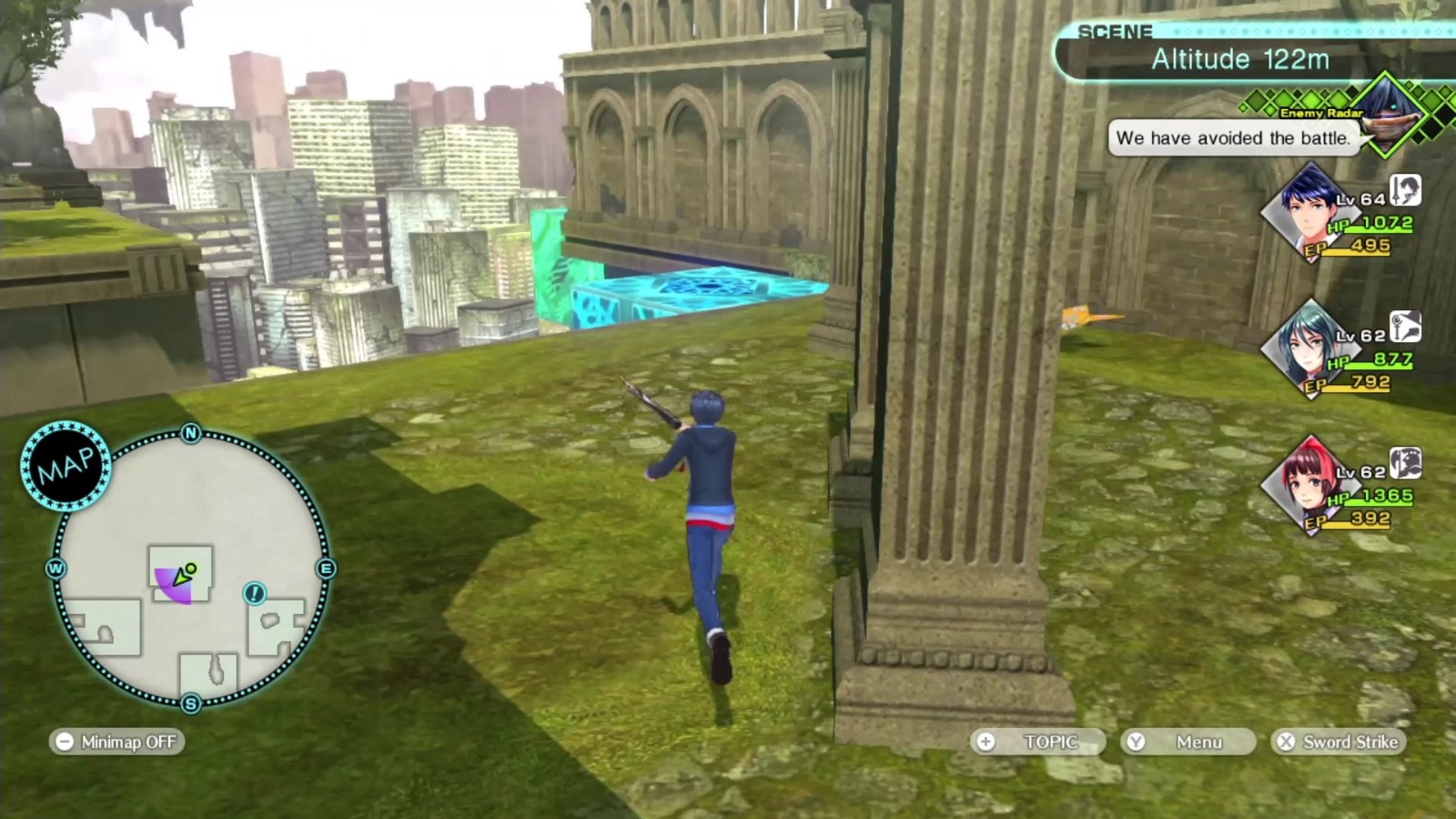Screen dimensions: 1456x819
Task: Click the SCENE header tab
Action: [x=1115, y=30]
